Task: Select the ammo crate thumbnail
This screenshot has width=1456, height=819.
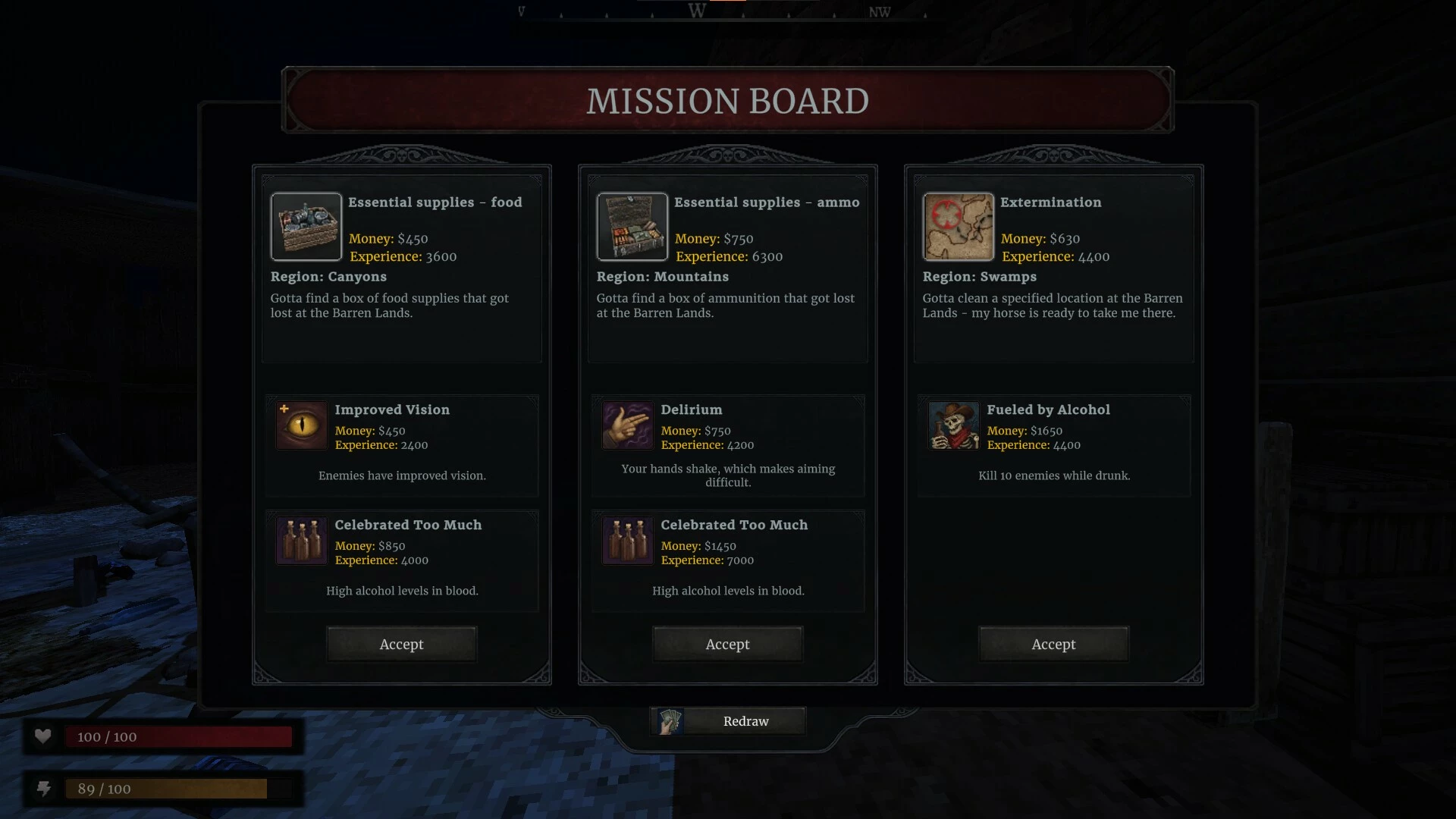Action: click(x=632, y=227)
